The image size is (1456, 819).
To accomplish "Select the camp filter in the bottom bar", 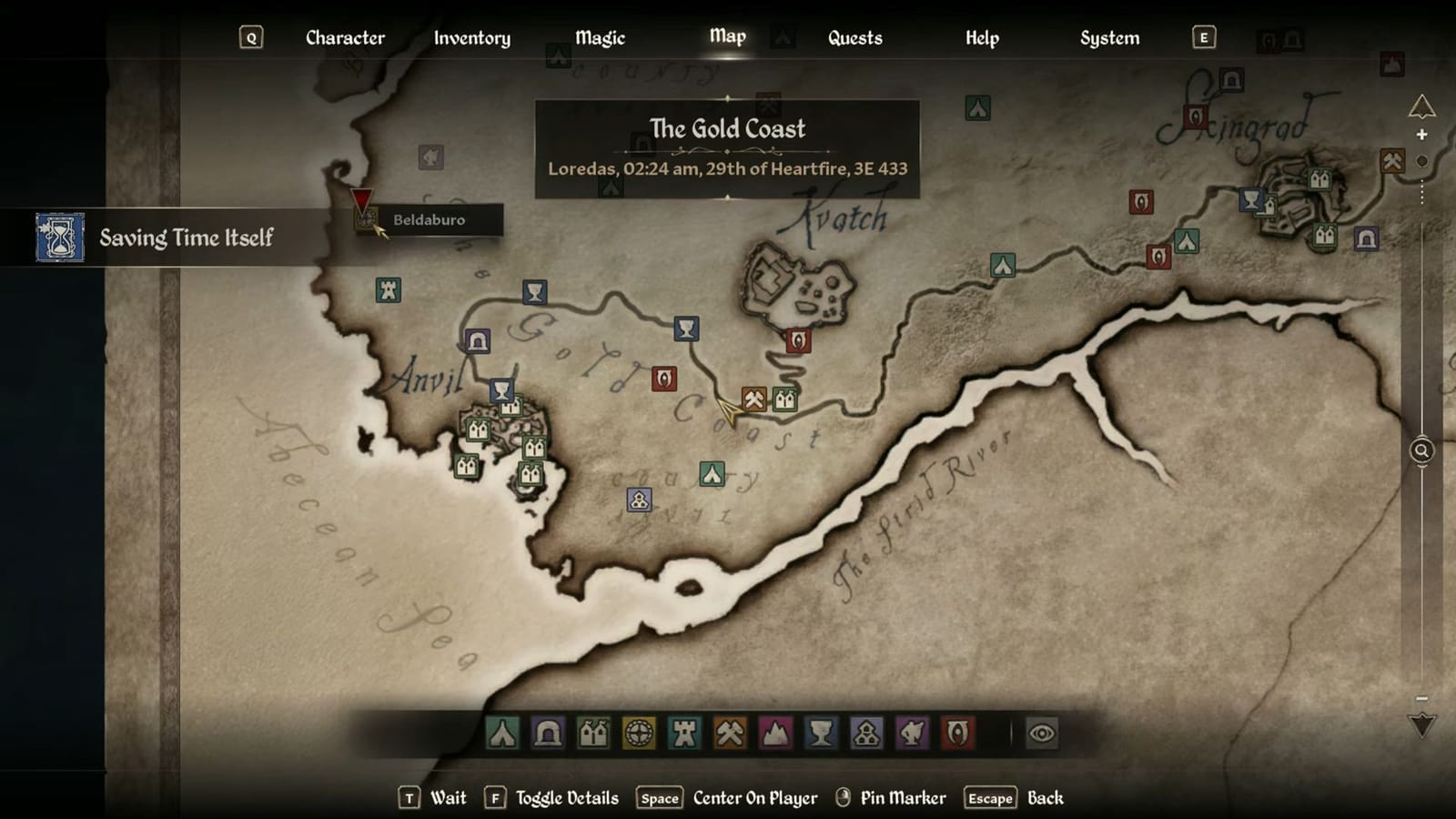I will pyautogui.click(x=500, y=731).
